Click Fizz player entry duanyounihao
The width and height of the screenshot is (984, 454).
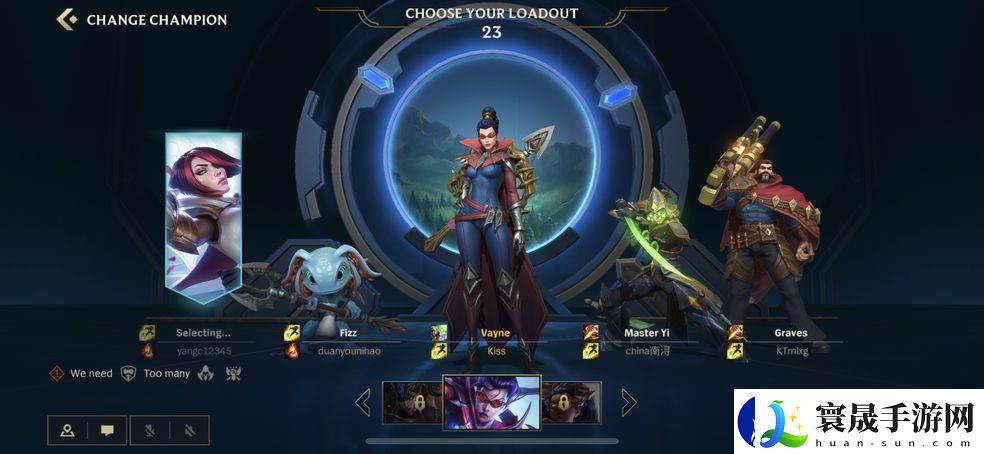[x=349, y=351]
